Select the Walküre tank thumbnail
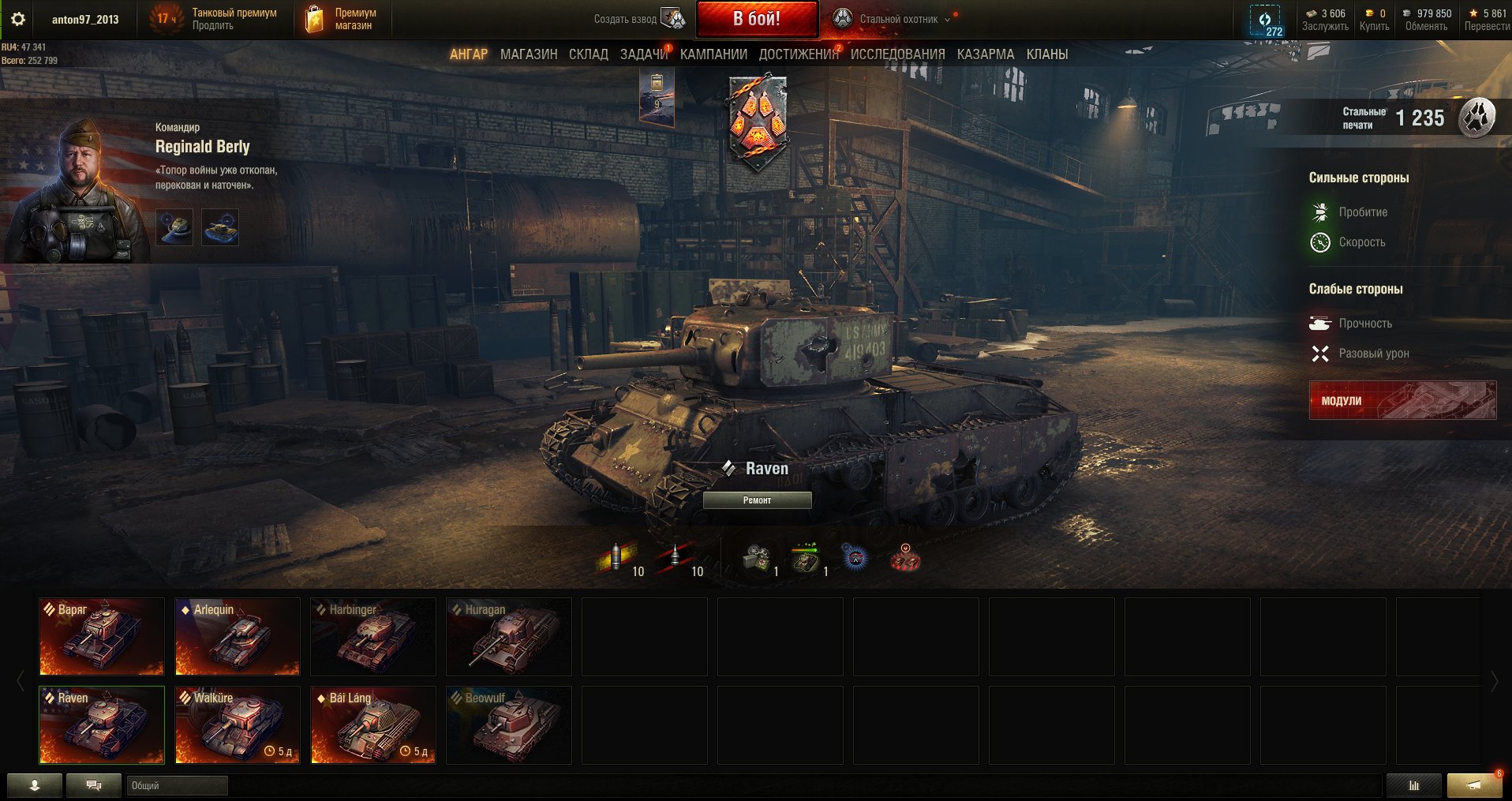 click(x=238, y=724)
